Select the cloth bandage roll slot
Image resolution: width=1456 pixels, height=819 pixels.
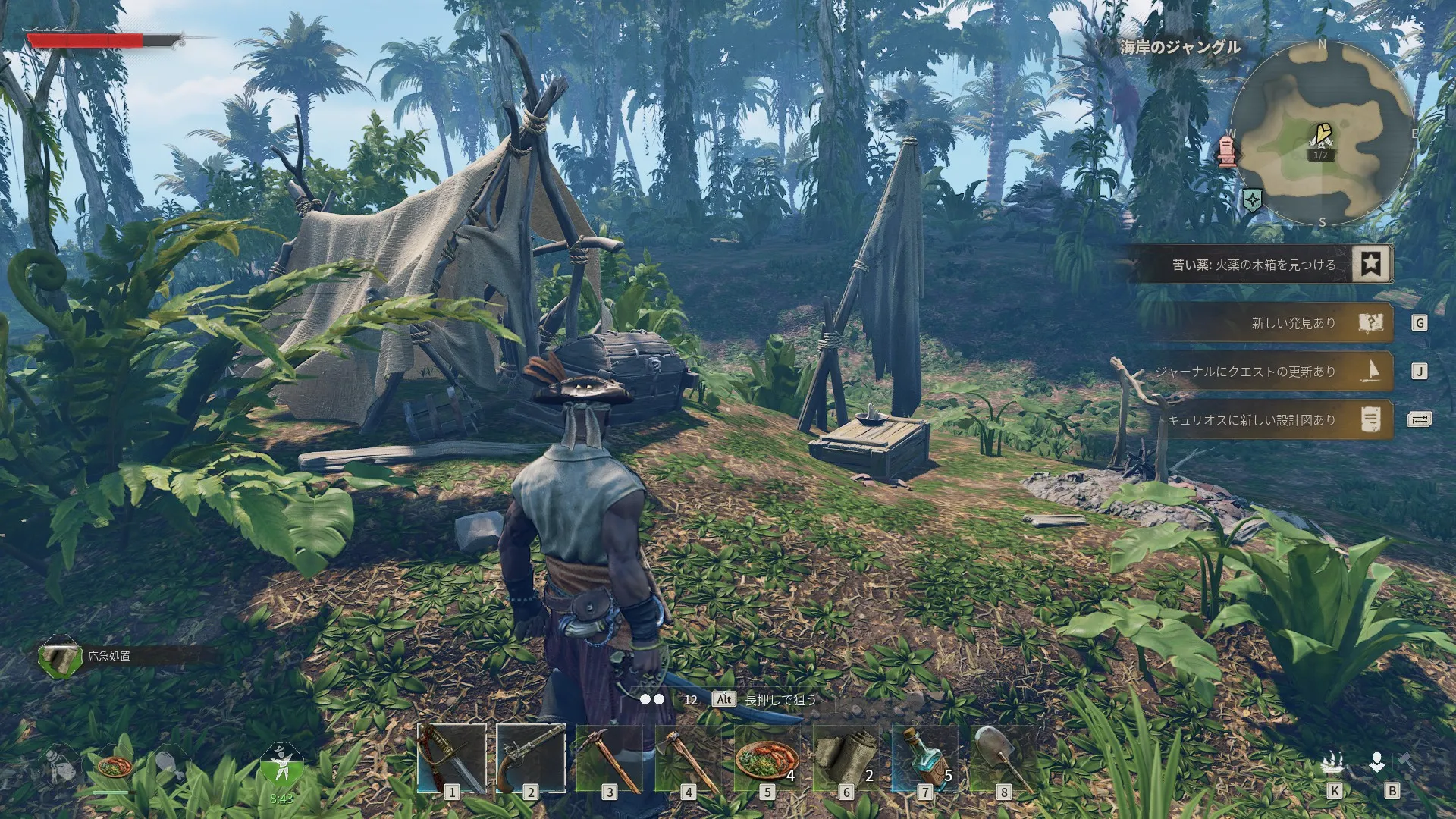pyautogui.click(x=846, y=759)
